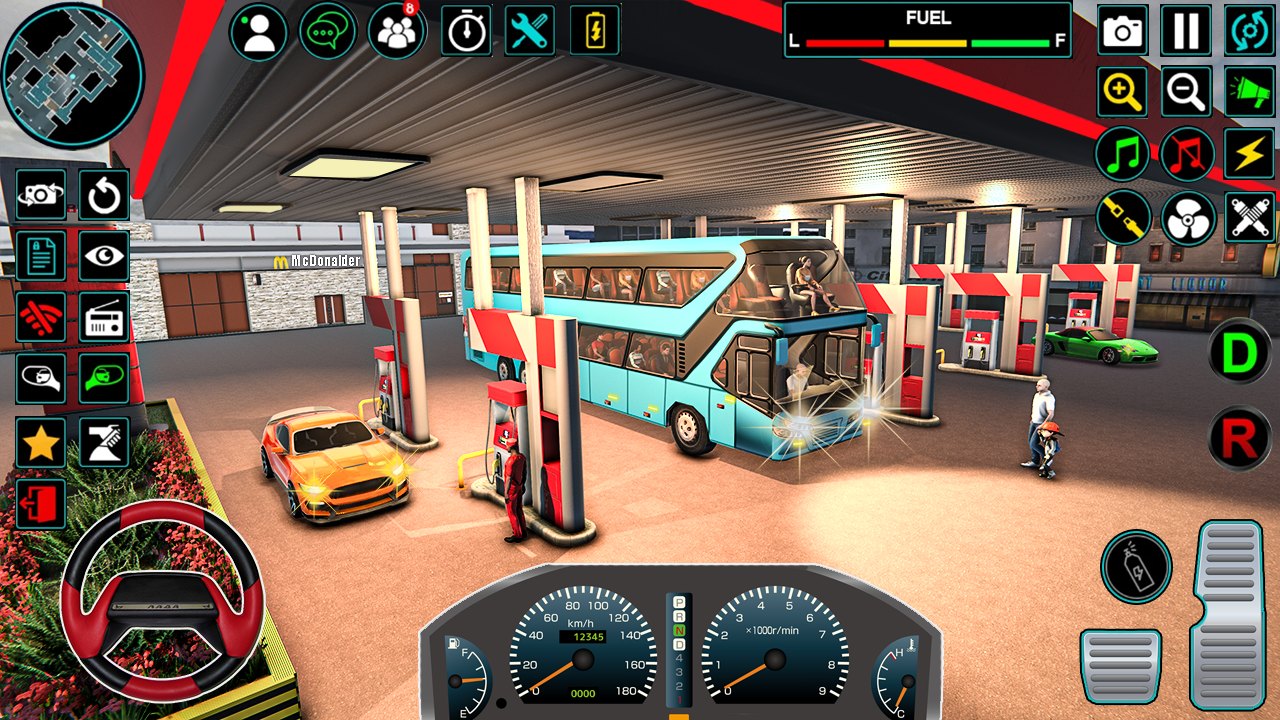
Task: Show the friends group with badge
Action: [396, 31]
